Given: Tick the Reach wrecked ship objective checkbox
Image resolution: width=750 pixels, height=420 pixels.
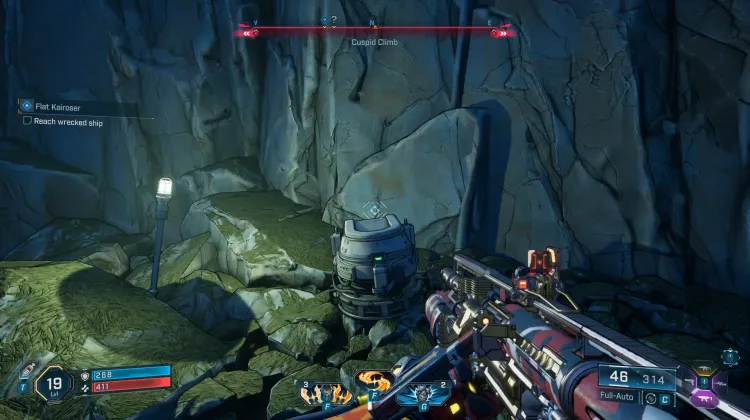Looking at the screenshot, I should (27, 121).
